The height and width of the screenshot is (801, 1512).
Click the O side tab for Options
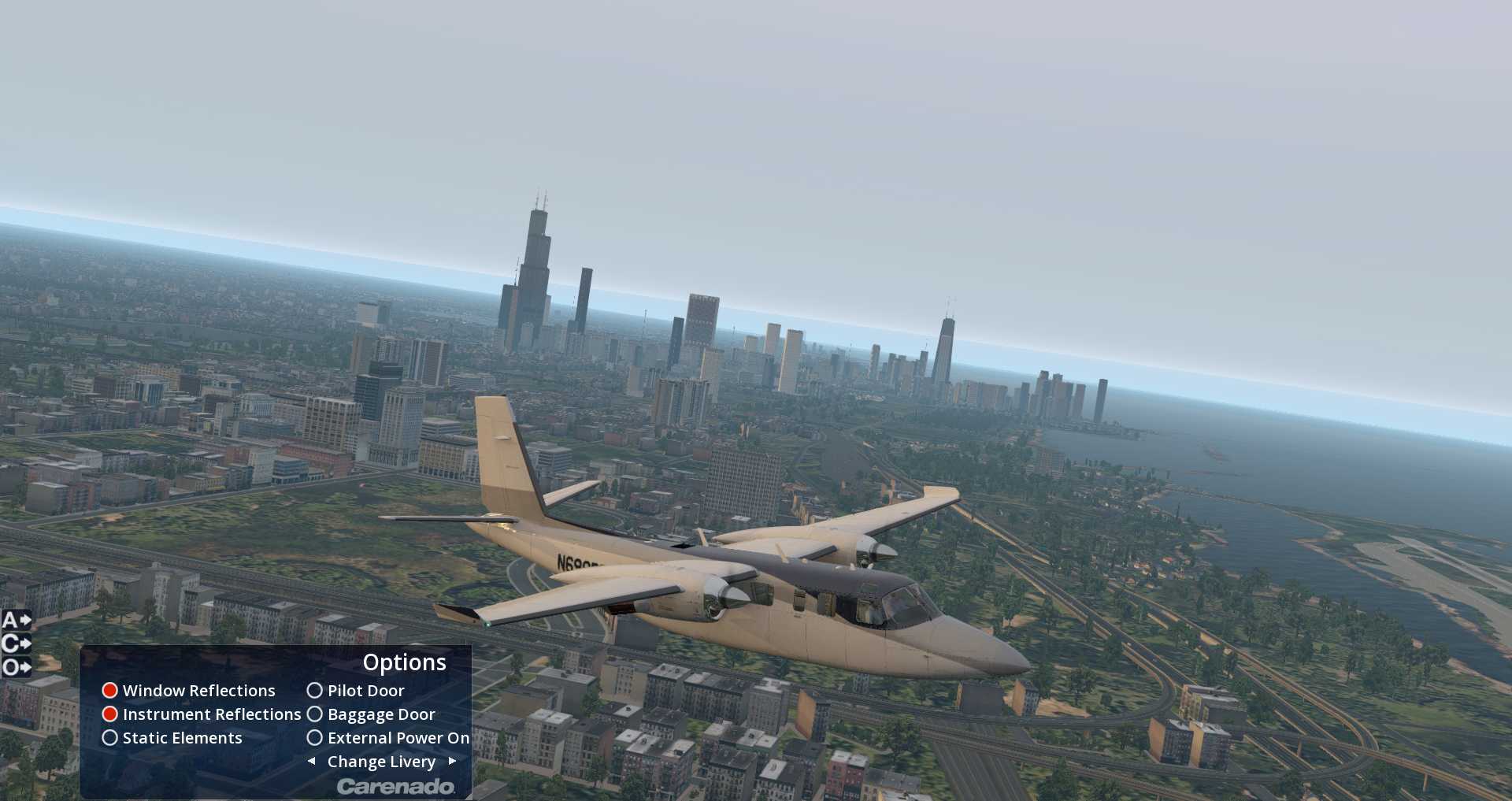16,668
